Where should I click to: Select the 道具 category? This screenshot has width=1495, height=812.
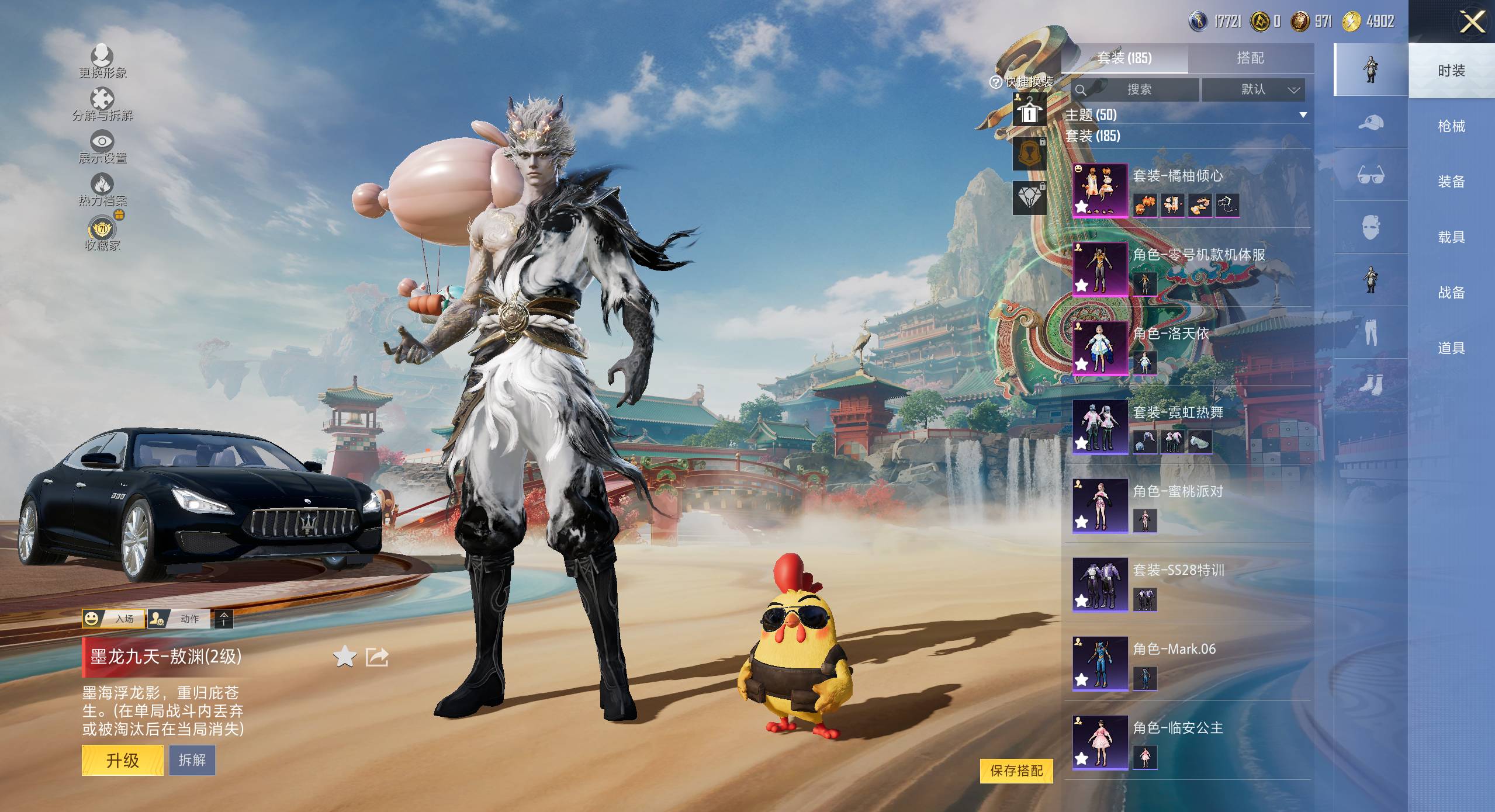click(1451, 348)
